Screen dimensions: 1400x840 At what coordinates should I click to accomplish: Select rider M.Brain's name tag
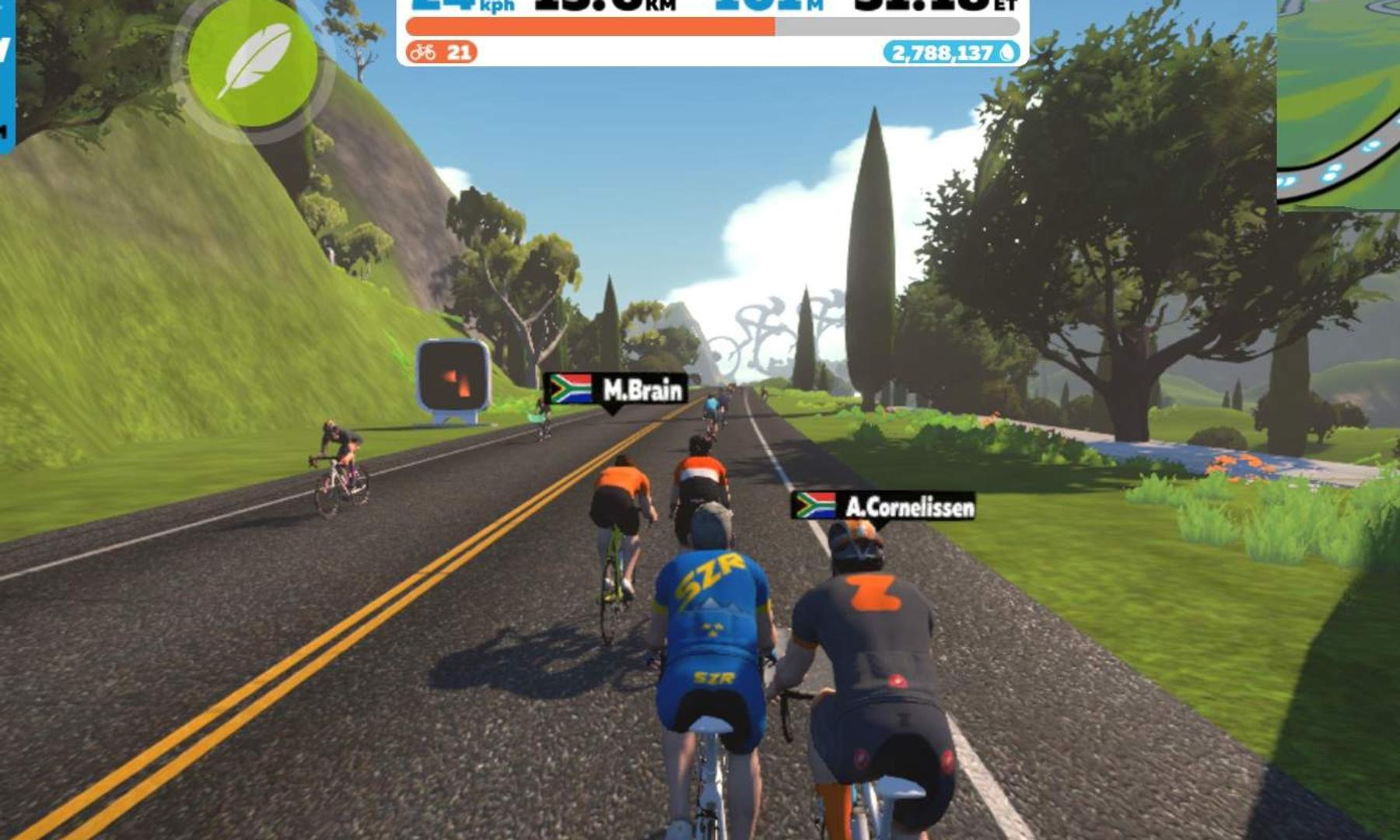[616, 389]
